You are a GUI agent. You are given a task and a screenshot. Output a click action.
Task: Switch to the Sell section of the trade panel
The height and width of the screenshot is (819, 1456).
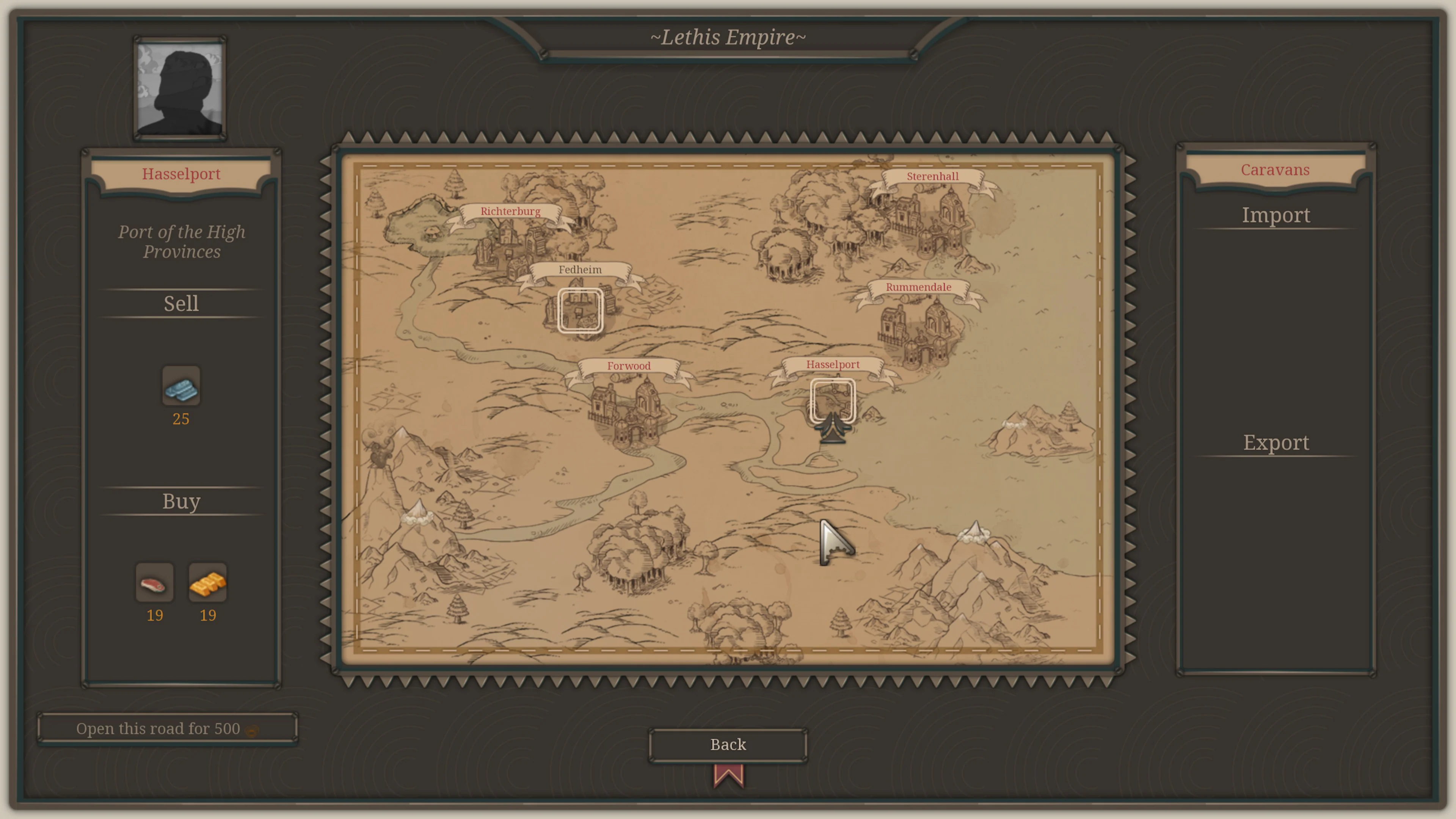click(181, 303)
